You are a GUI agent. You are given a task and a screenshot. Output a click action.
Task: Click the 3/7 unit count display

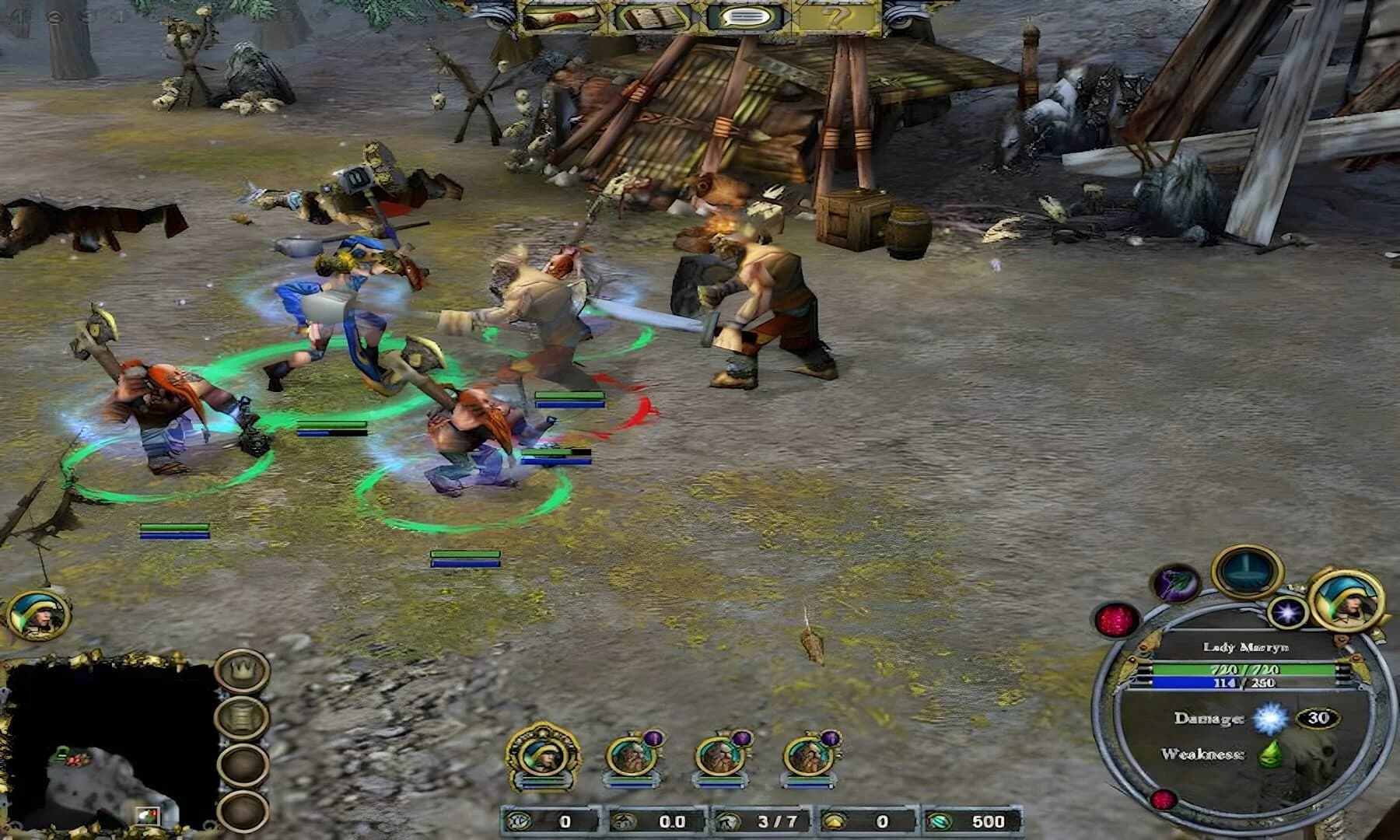click(x=778, y=821)
